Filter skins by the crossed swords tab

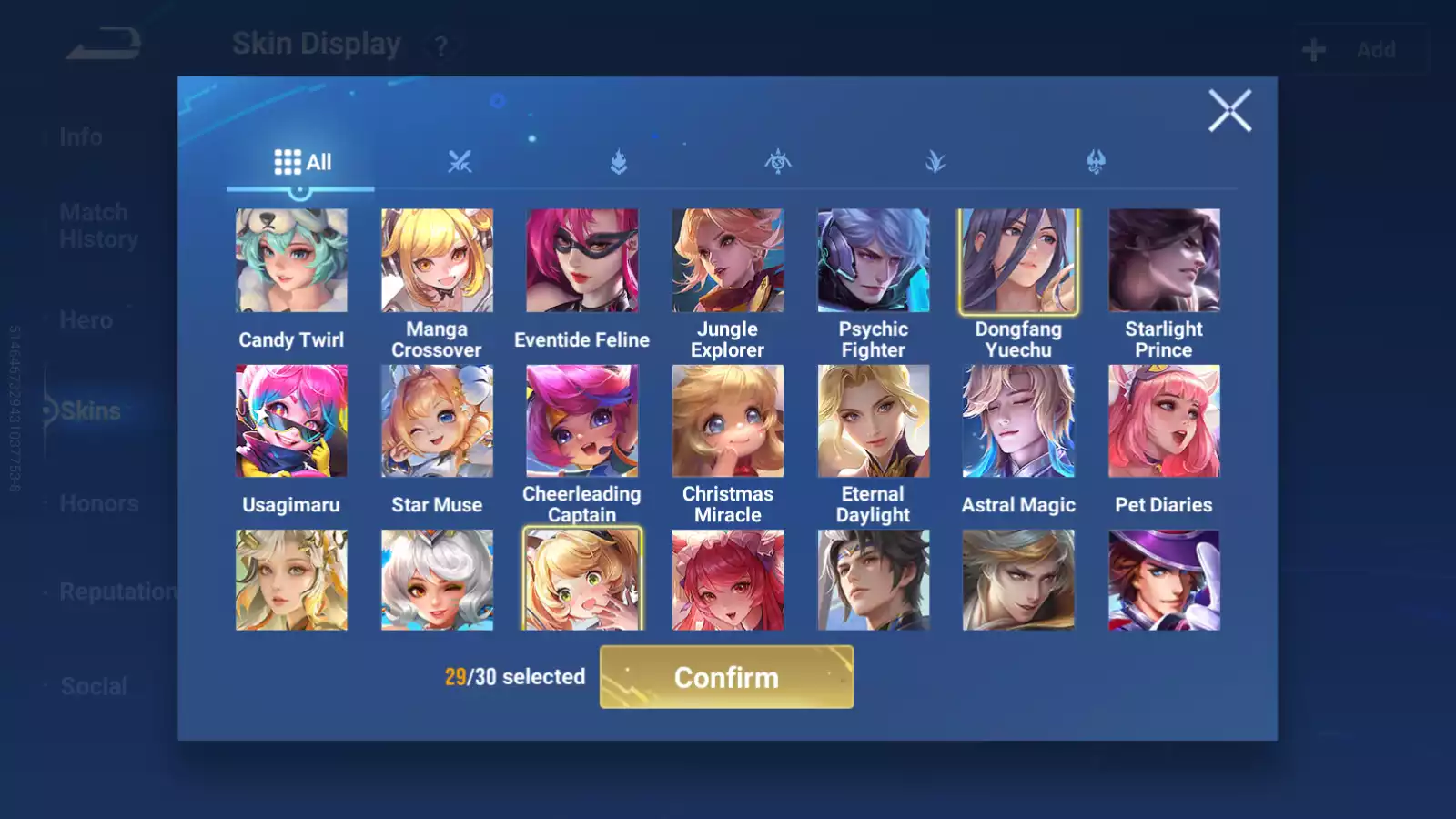(x=460, y=162)
